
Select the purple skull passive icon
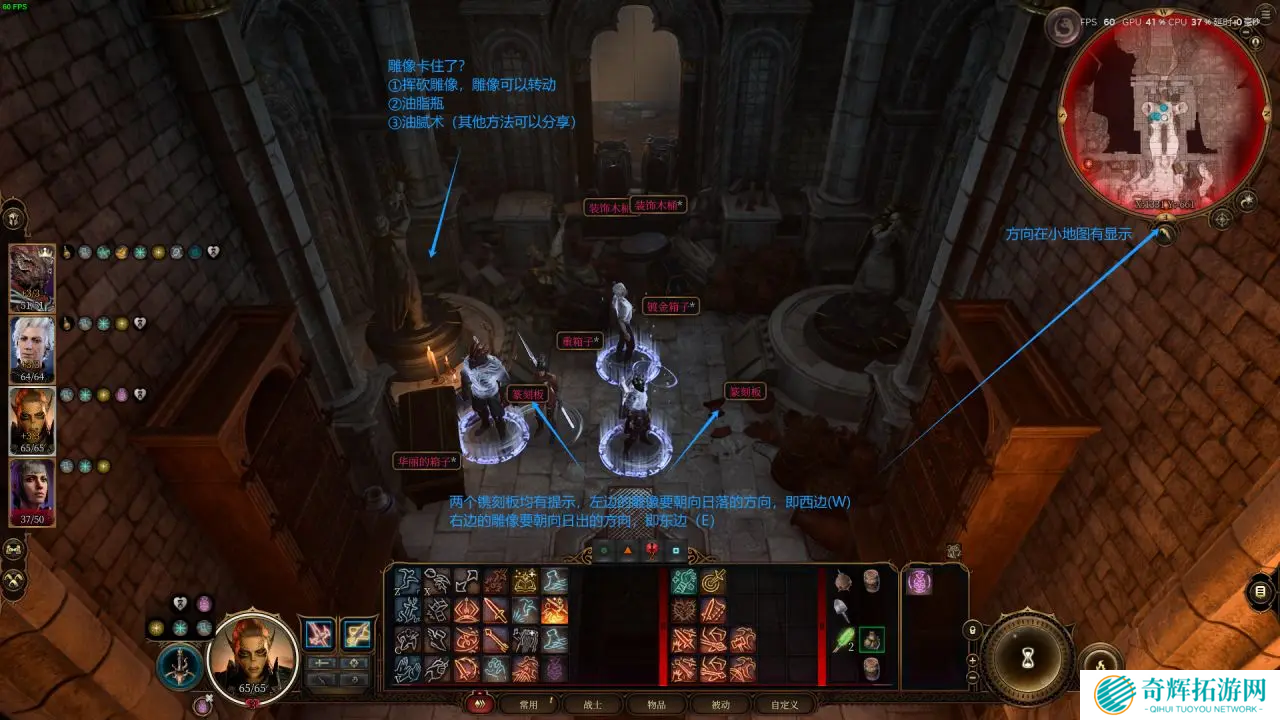pos(919,582)
